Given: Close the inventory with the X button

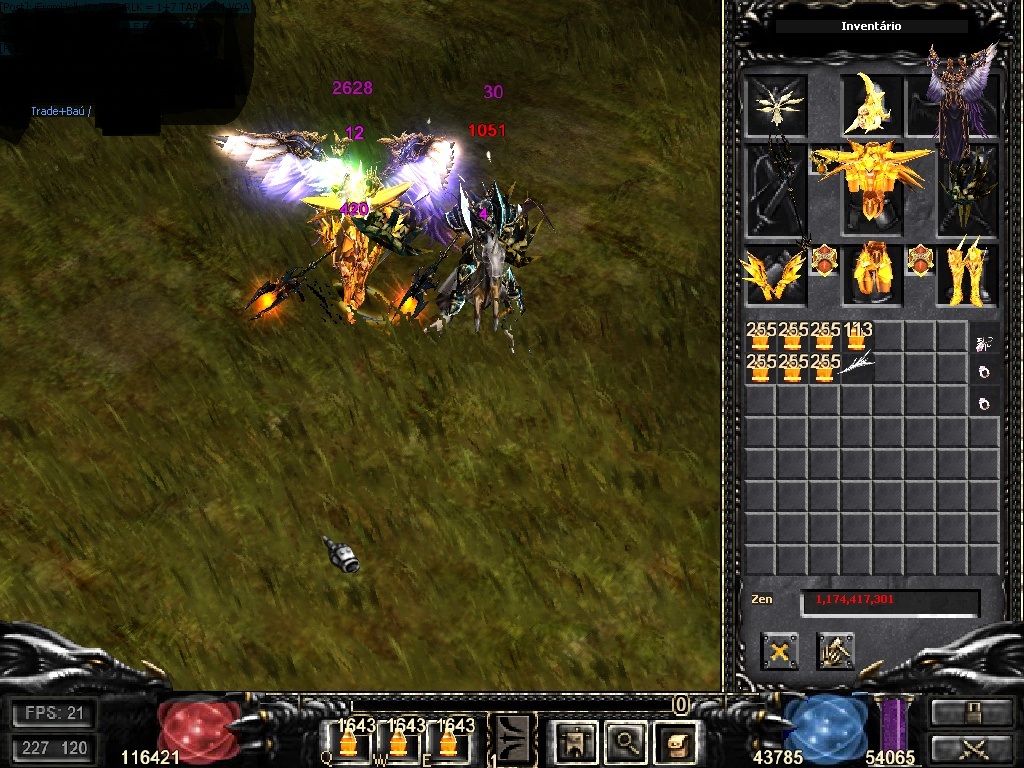Looking at the screenshot, I should (x=779, y=651).
